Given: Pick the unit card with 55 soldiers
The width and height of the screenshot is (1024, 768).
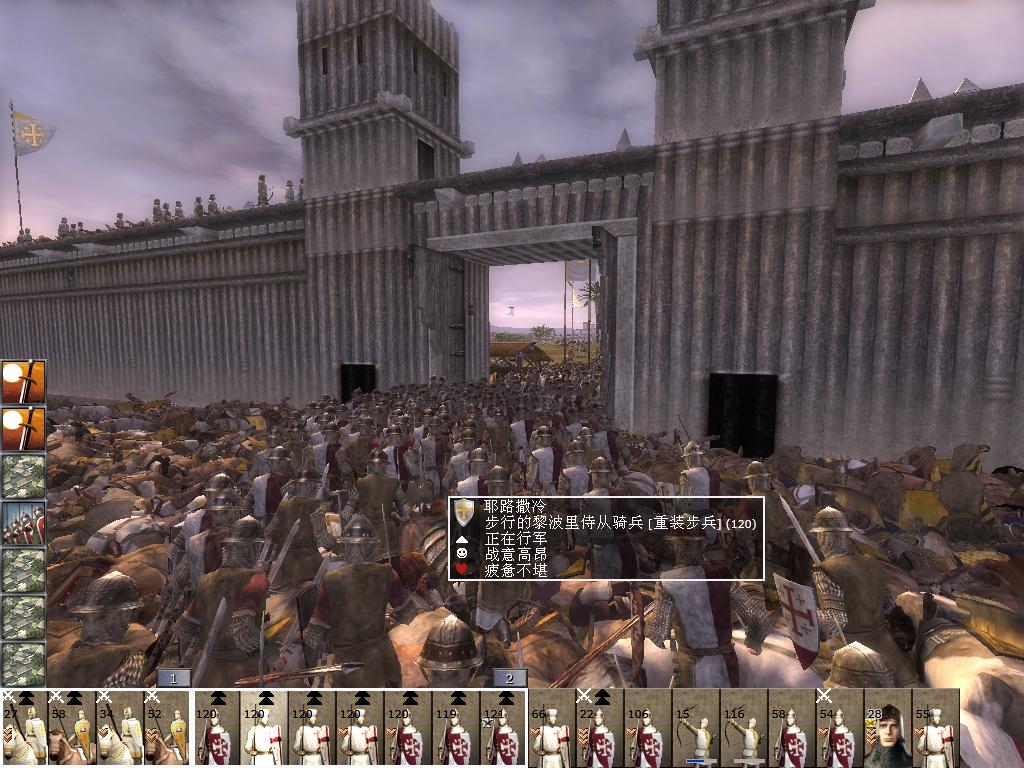Looking at the screenshot, I should pyautogui.click(x=935, y=728).
